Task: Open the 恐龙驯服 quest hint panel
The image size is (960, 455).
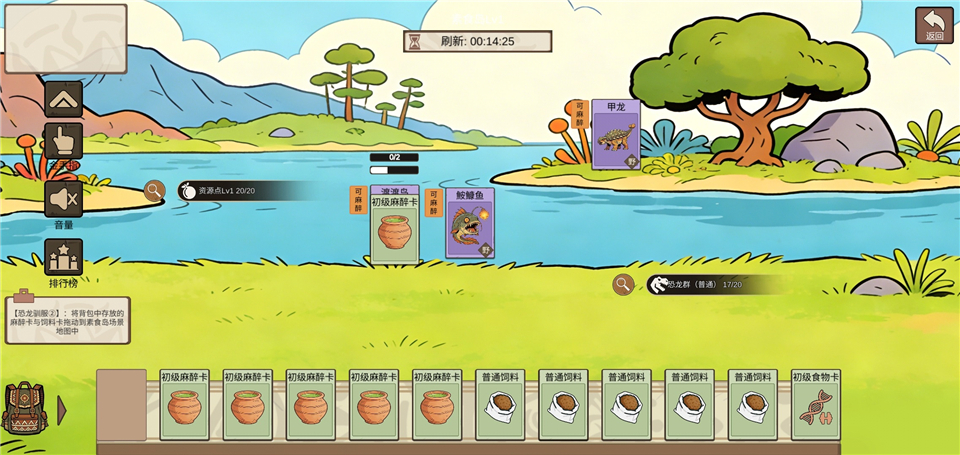Action: 67,319
